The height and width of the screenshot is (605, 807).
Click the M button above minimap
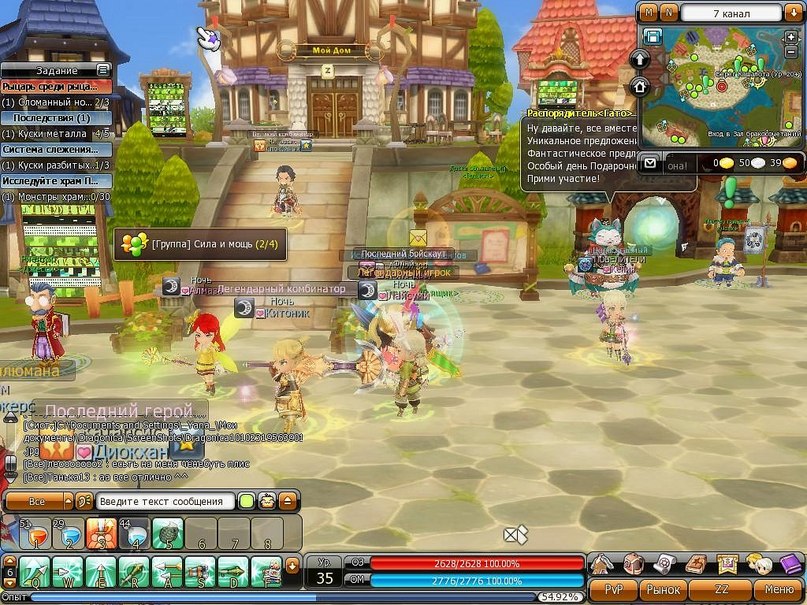pyautogui.click(x=649, y=12)
